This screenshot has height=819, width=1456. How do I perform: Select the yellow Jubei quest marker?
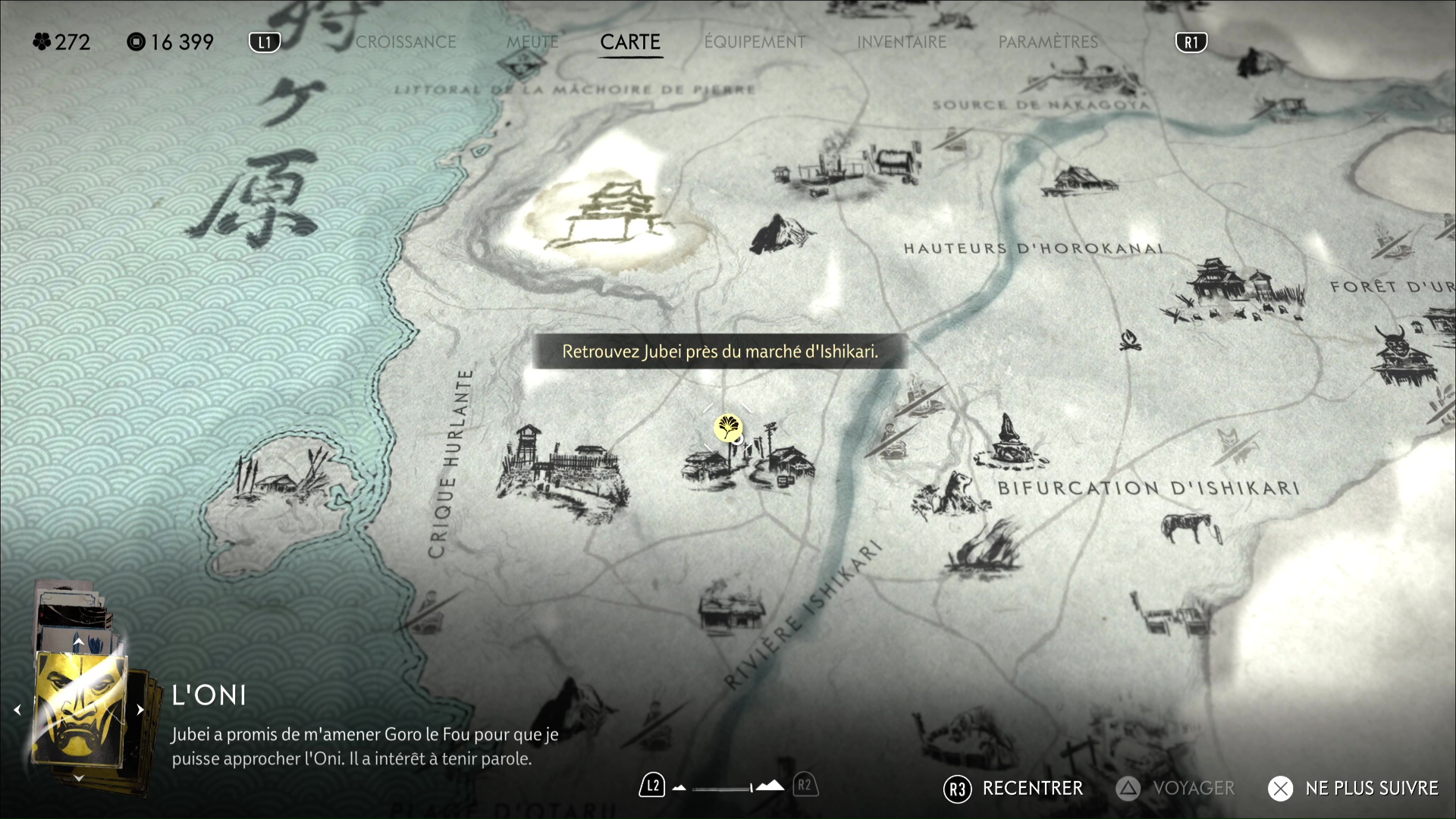pyautogui.click(x=728, y=428)
